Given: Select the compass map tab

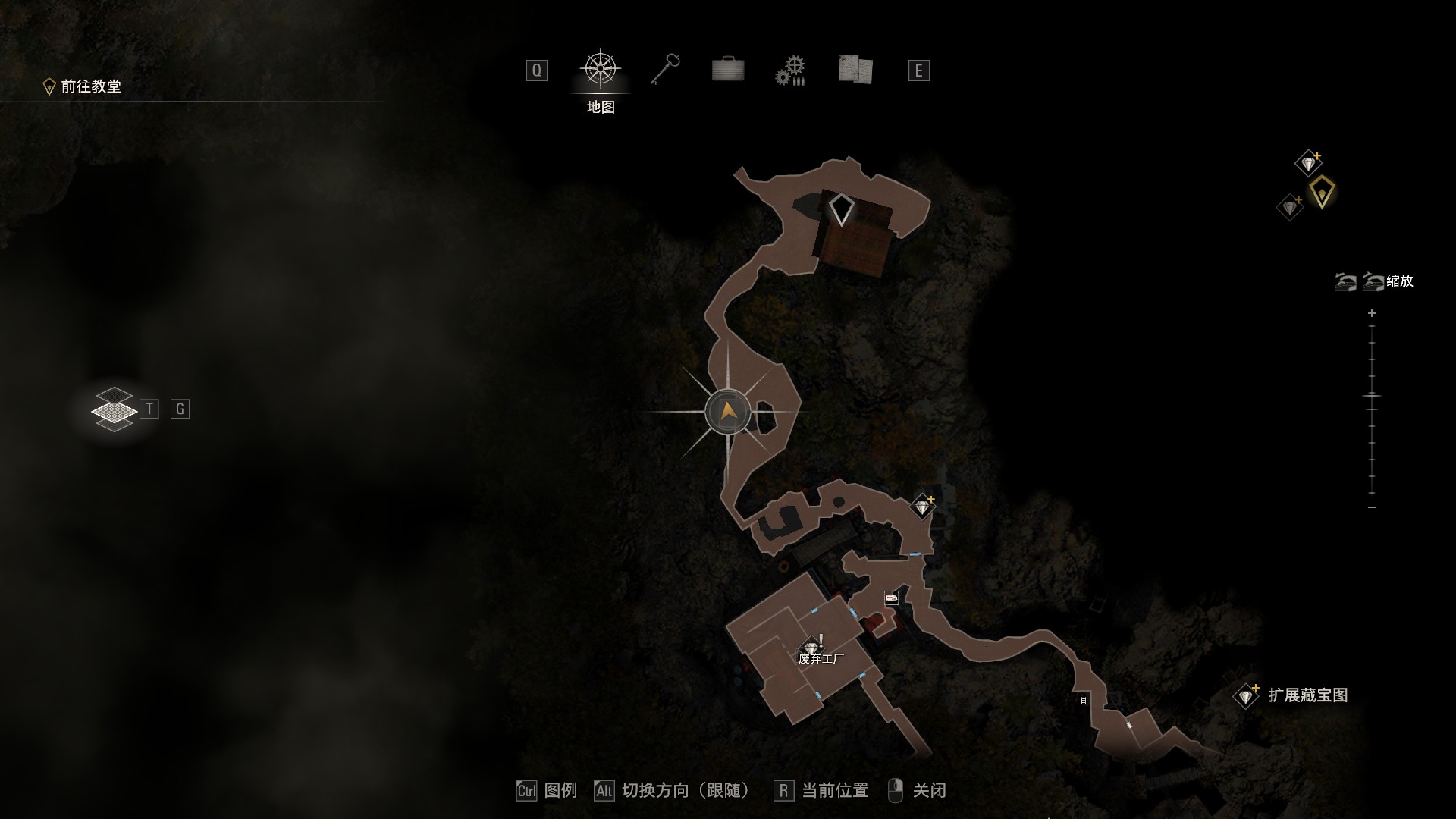Looking at the screenshot, I should pos(601,70).
